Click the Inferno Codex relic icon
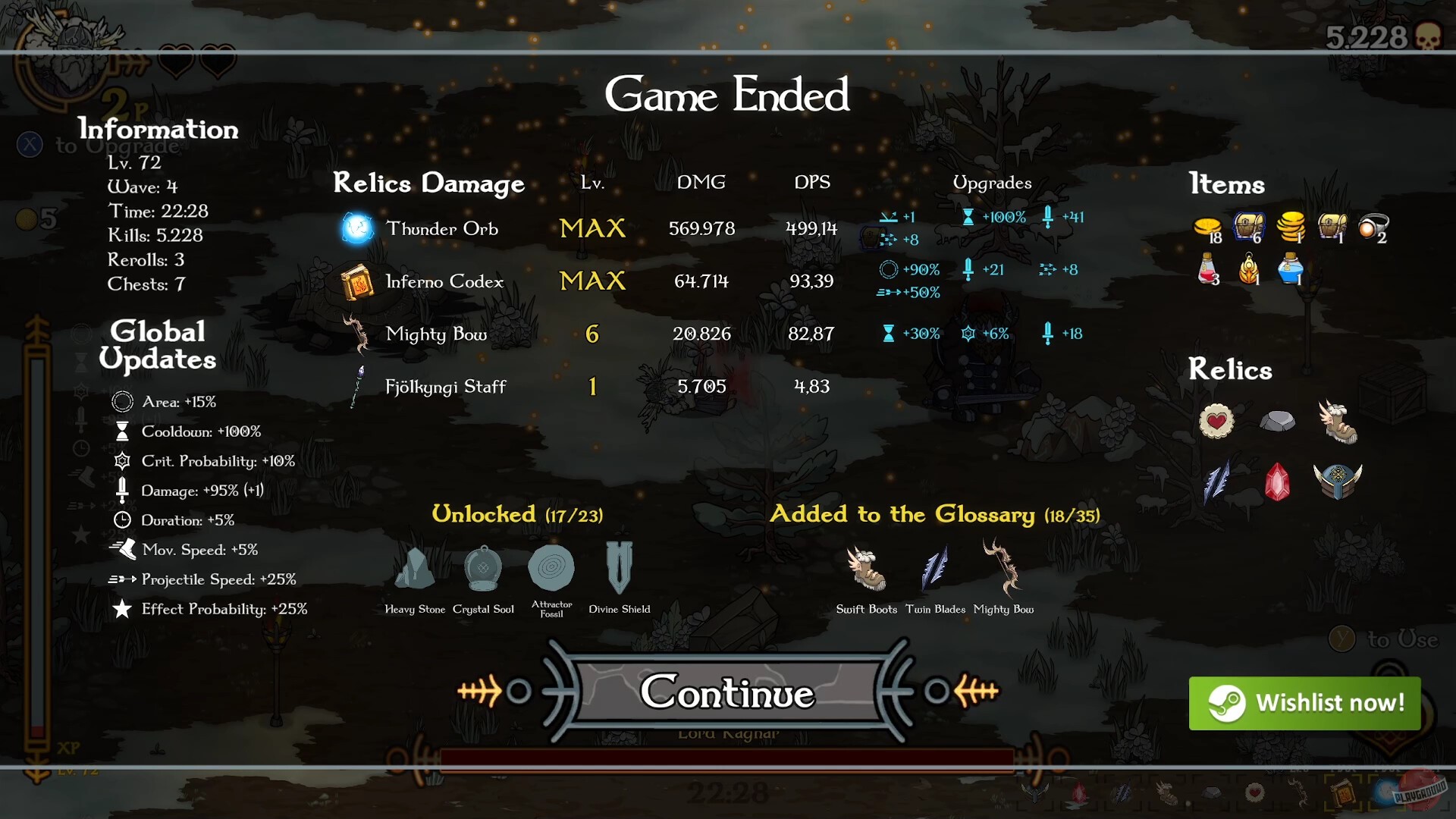 click(x=356, y=281)
